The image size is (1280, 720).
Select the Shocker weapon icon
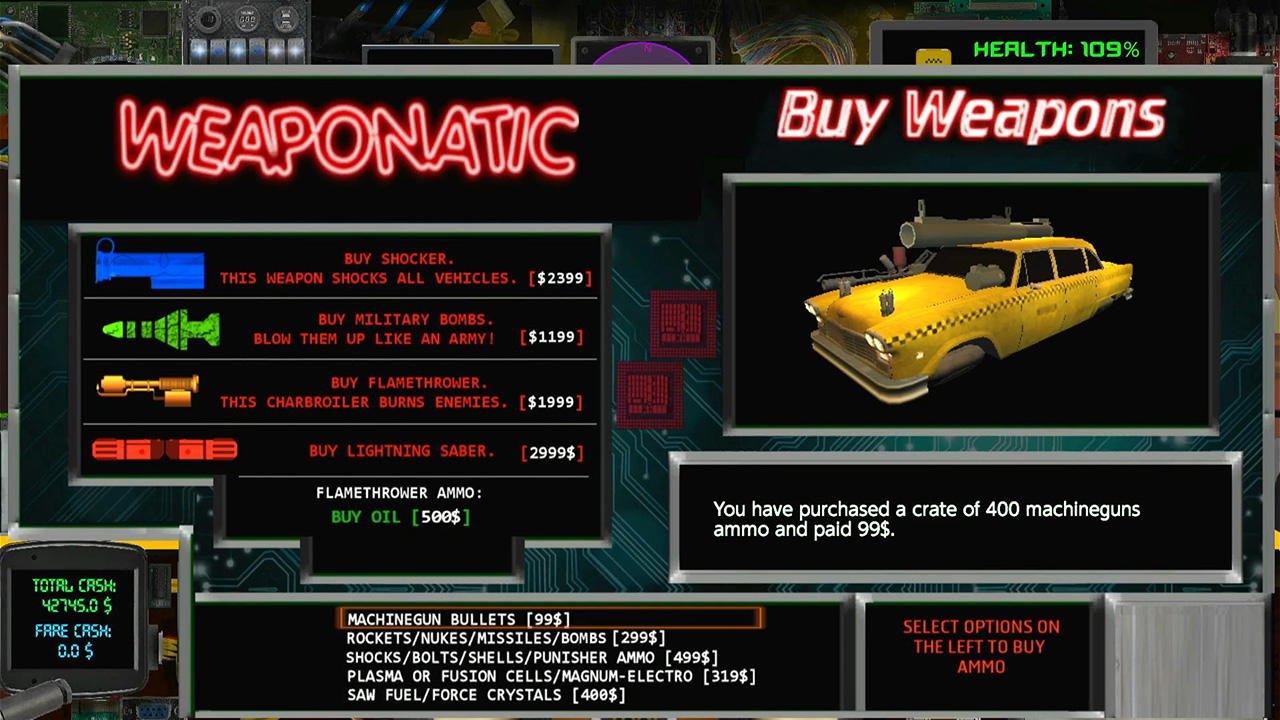click(x=148, y=266)
